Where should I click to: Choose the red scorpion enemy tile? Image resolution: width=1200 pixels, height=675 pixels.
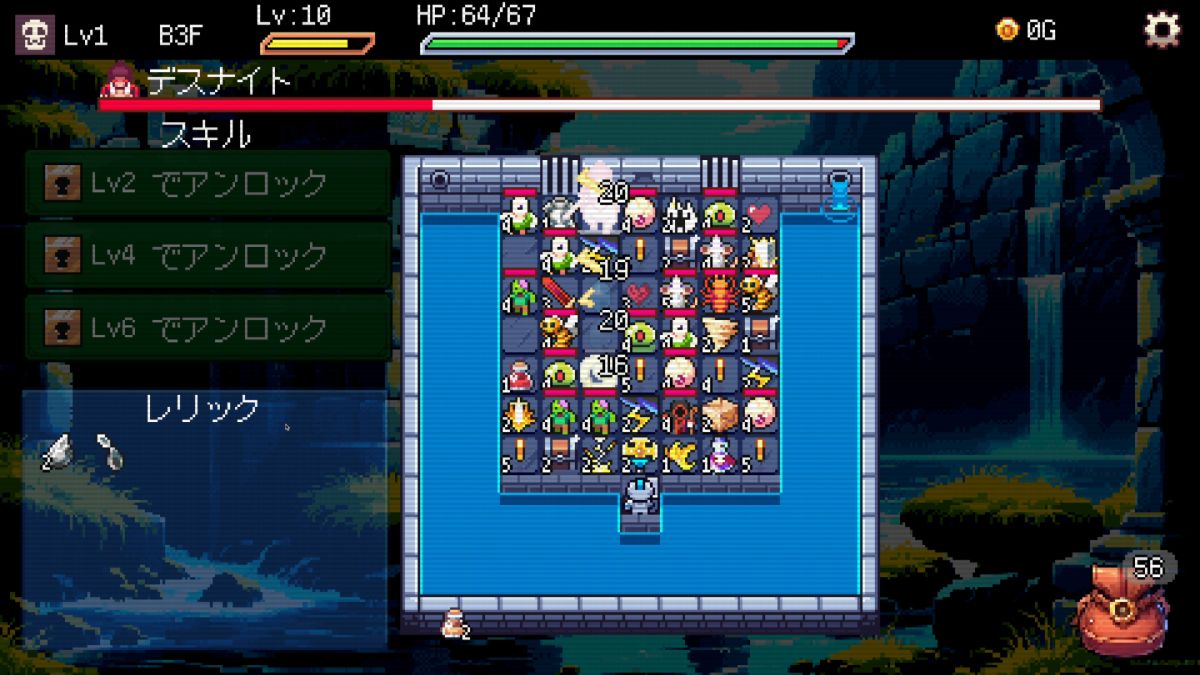719,293
